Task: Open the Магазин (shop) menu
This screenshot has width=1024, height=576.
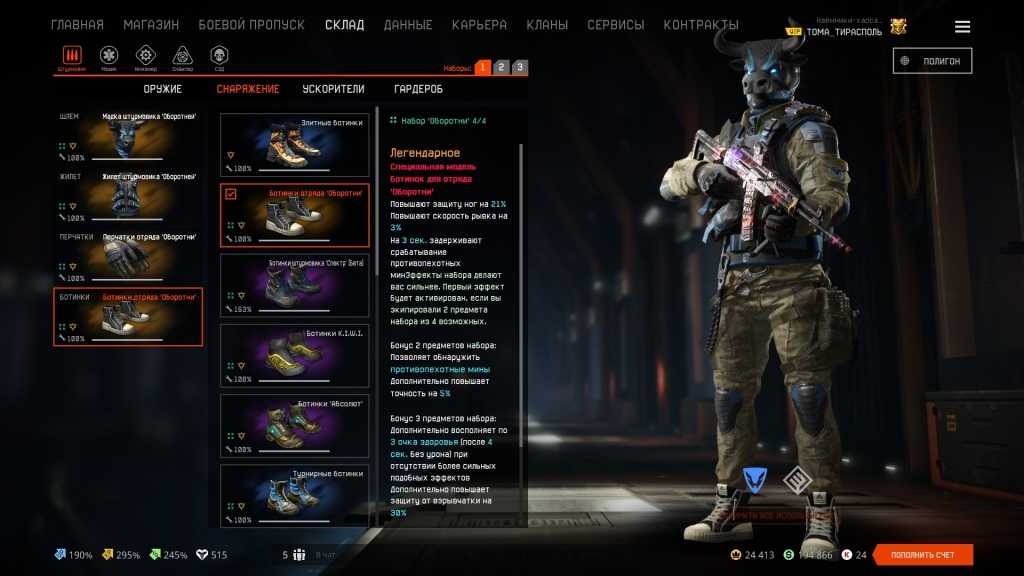Action: pos(151,25)
